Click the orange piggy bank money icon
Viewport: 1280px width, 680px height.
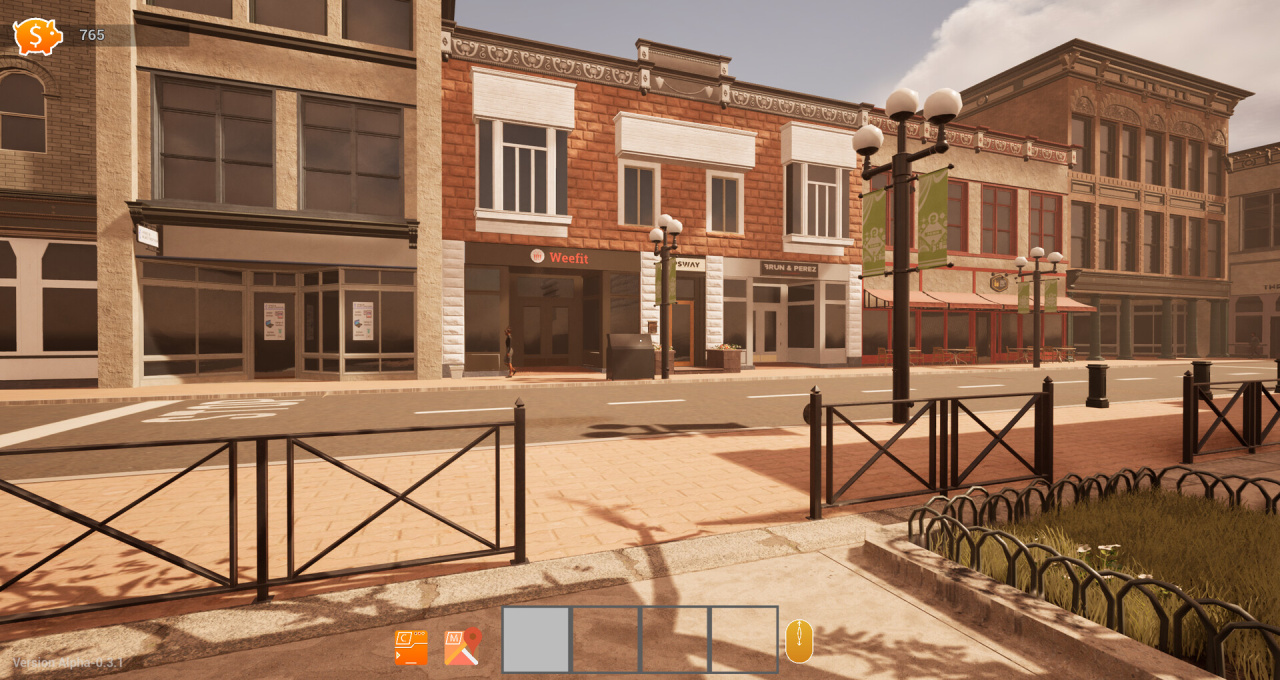(37, 36)
